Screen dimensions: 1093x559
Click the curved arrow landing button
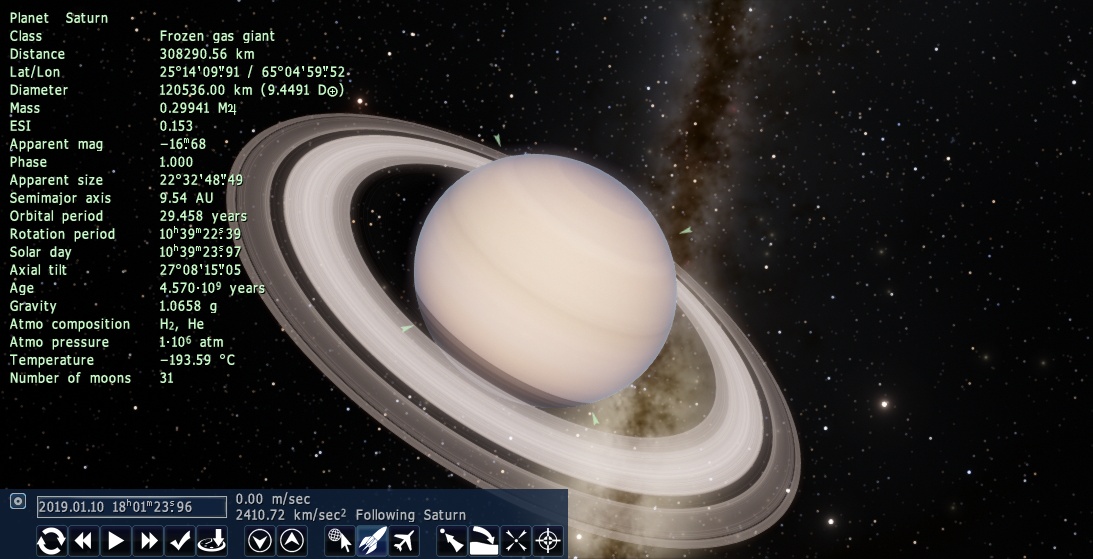coord(484,541)
